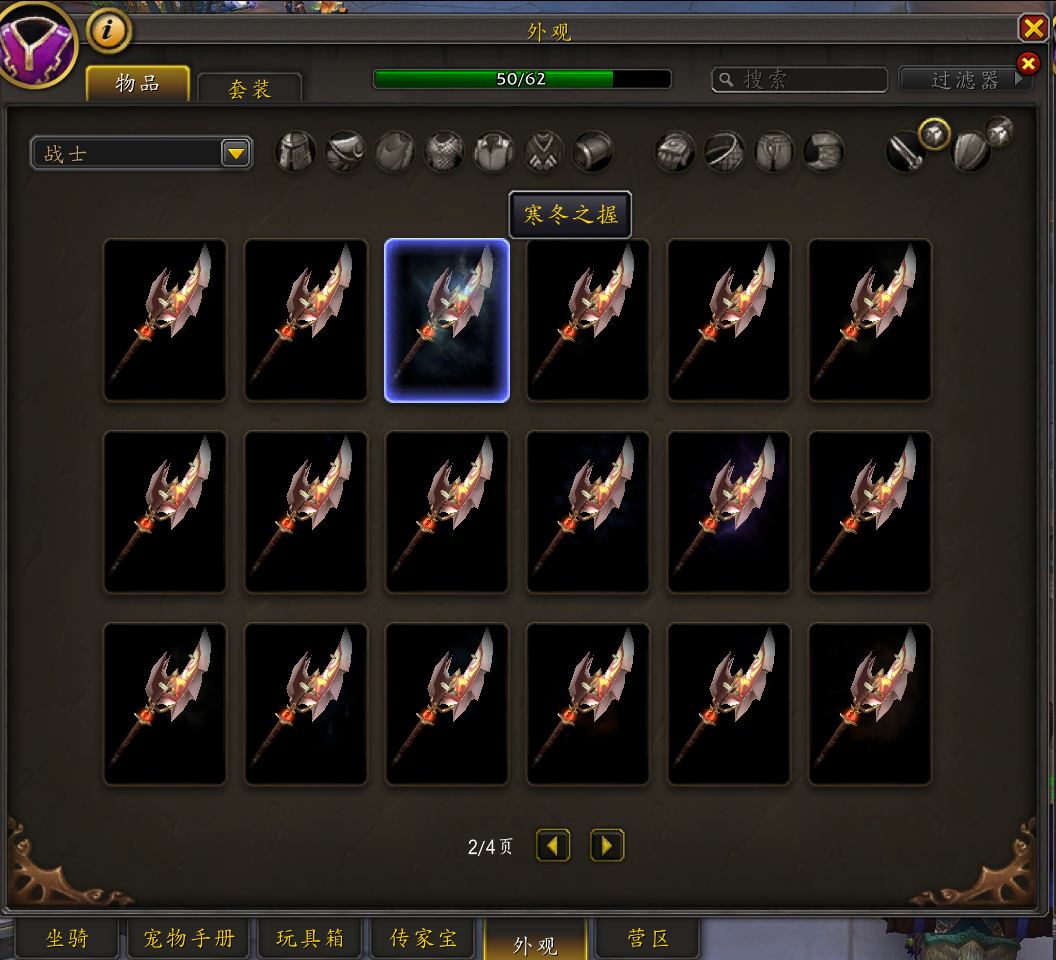Close the Appearances collection window

click(1033, 28)
